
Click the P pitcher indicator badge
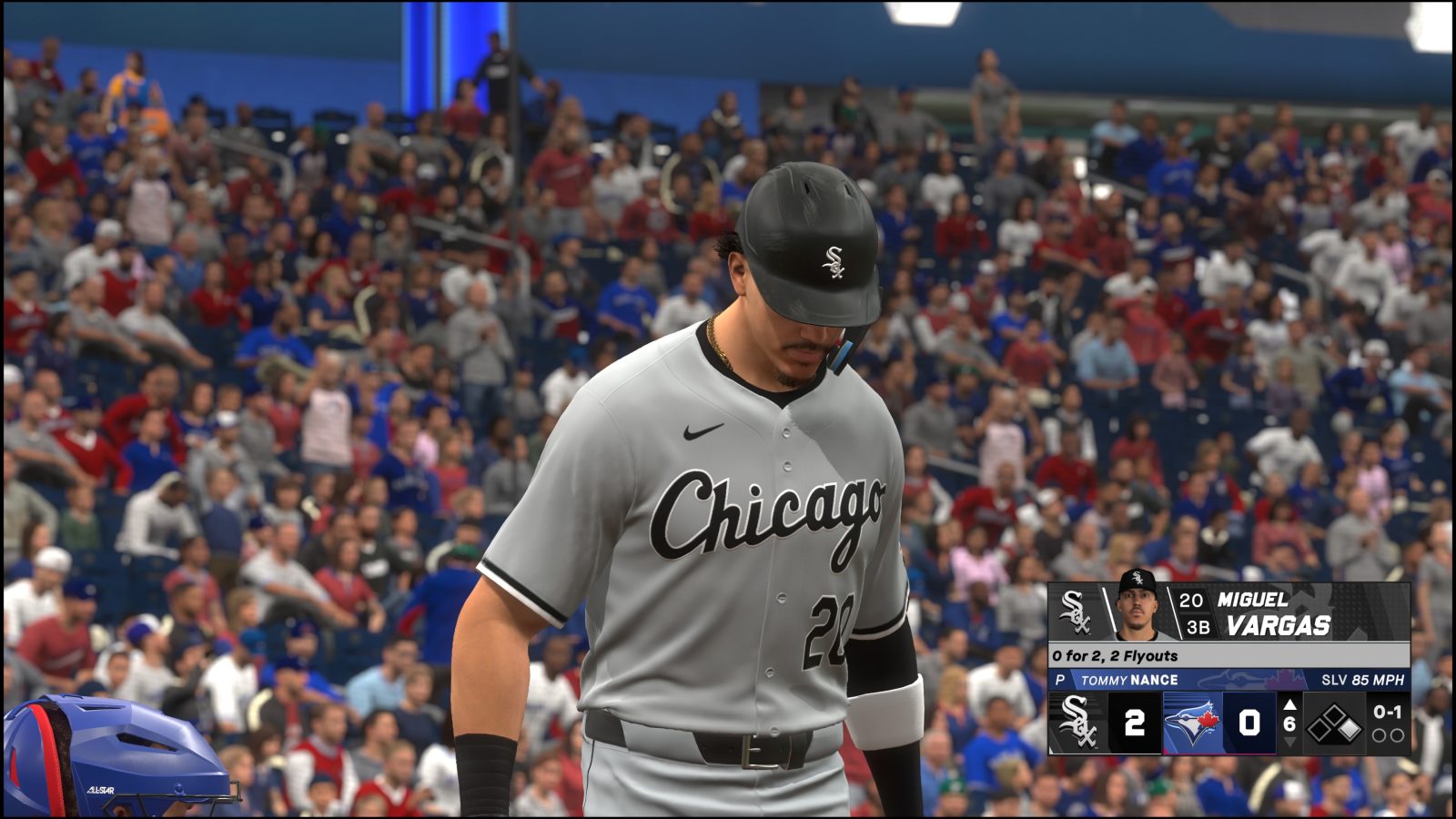[1060, 680]
